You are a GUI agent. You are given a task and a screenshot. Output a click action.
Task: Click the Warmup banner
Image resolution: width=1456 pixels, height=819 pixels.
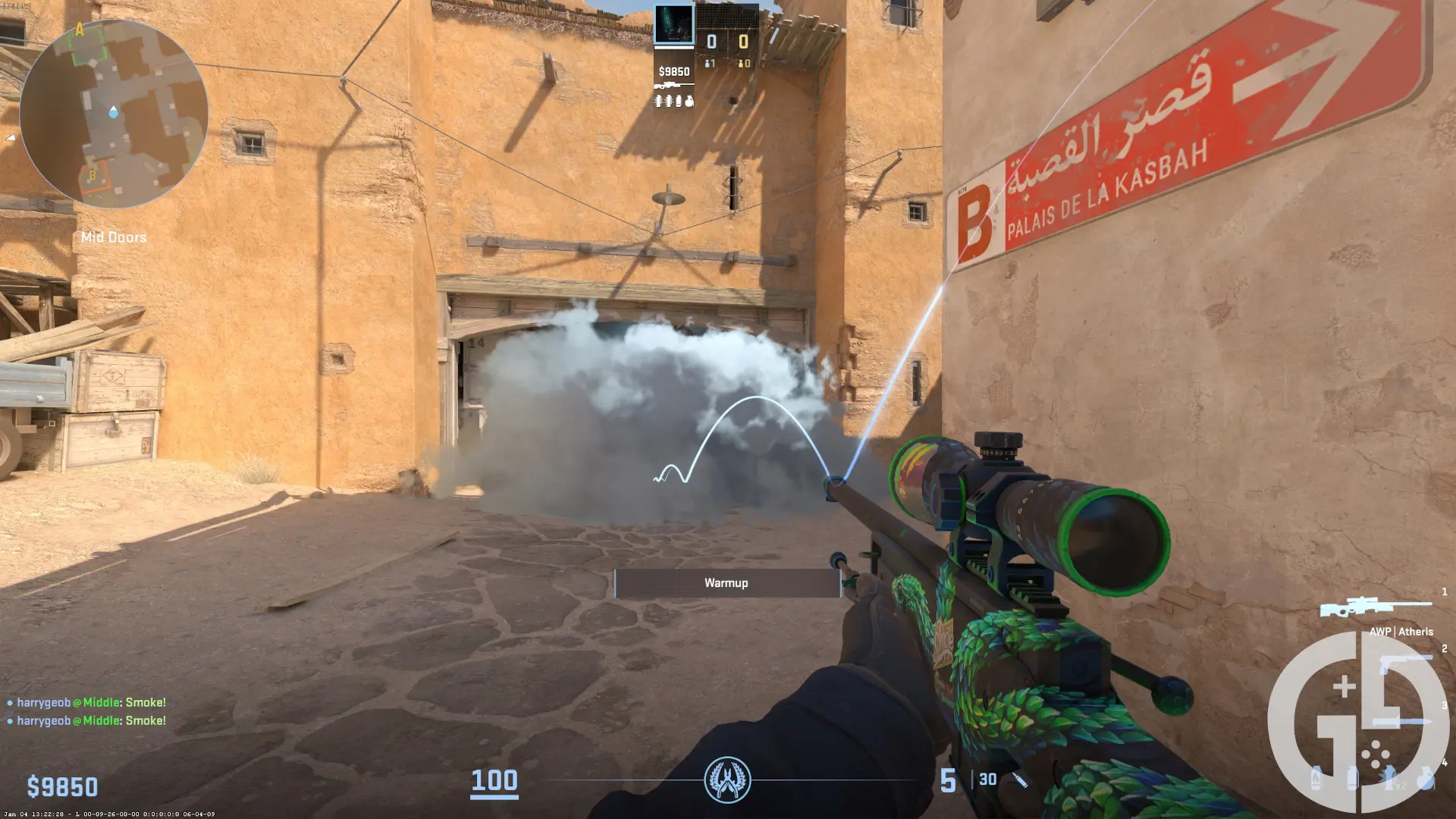point(726,583)
